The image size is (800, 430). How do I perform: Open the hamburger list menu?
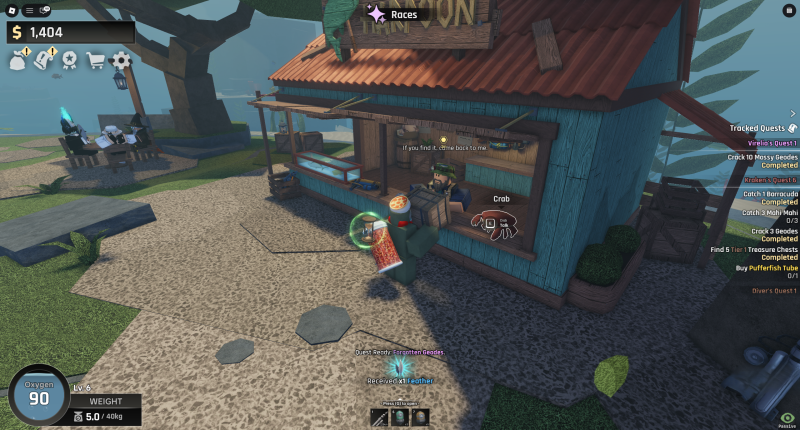click(29, 9)
